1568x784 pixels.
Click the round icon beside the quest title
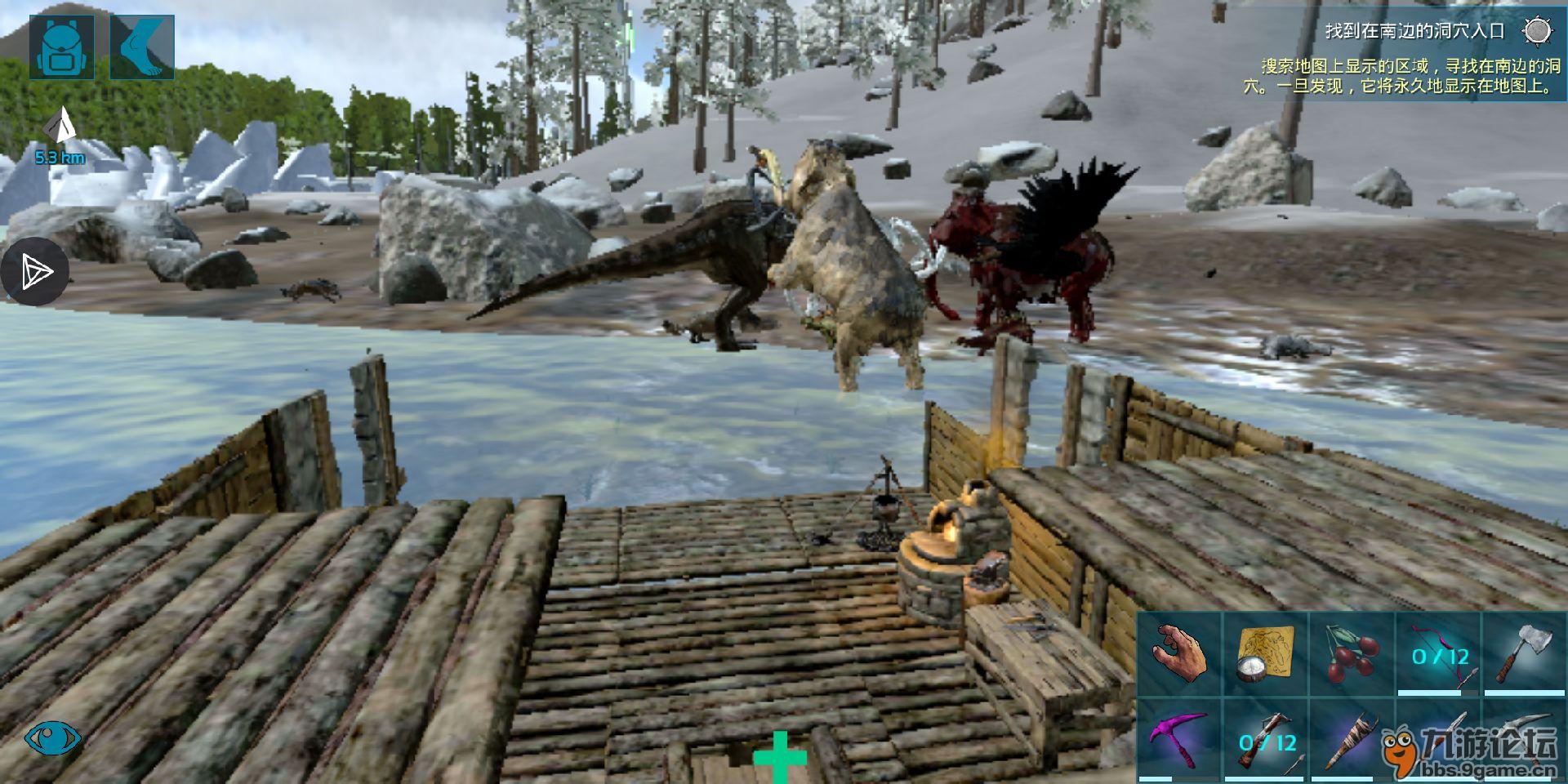[1538, 31]
